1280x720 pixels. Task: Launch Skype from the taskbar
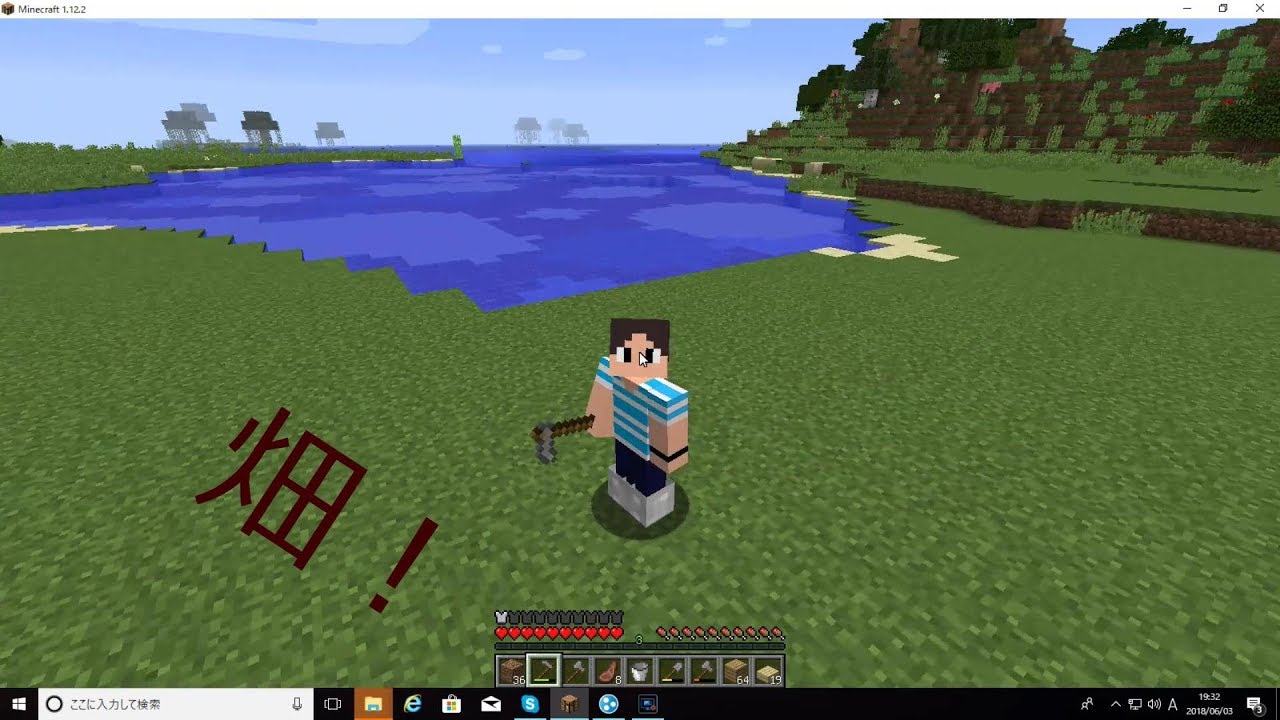point(530,706)
